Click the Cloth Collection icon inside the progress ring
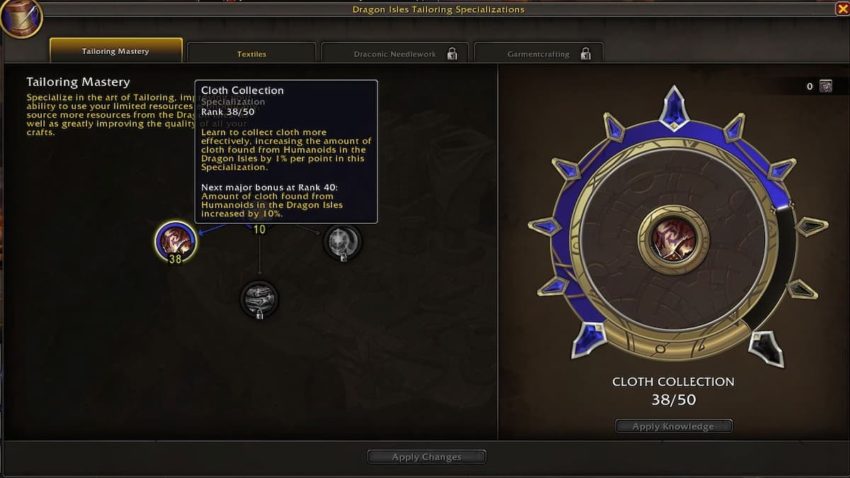 tap(673, 239)
